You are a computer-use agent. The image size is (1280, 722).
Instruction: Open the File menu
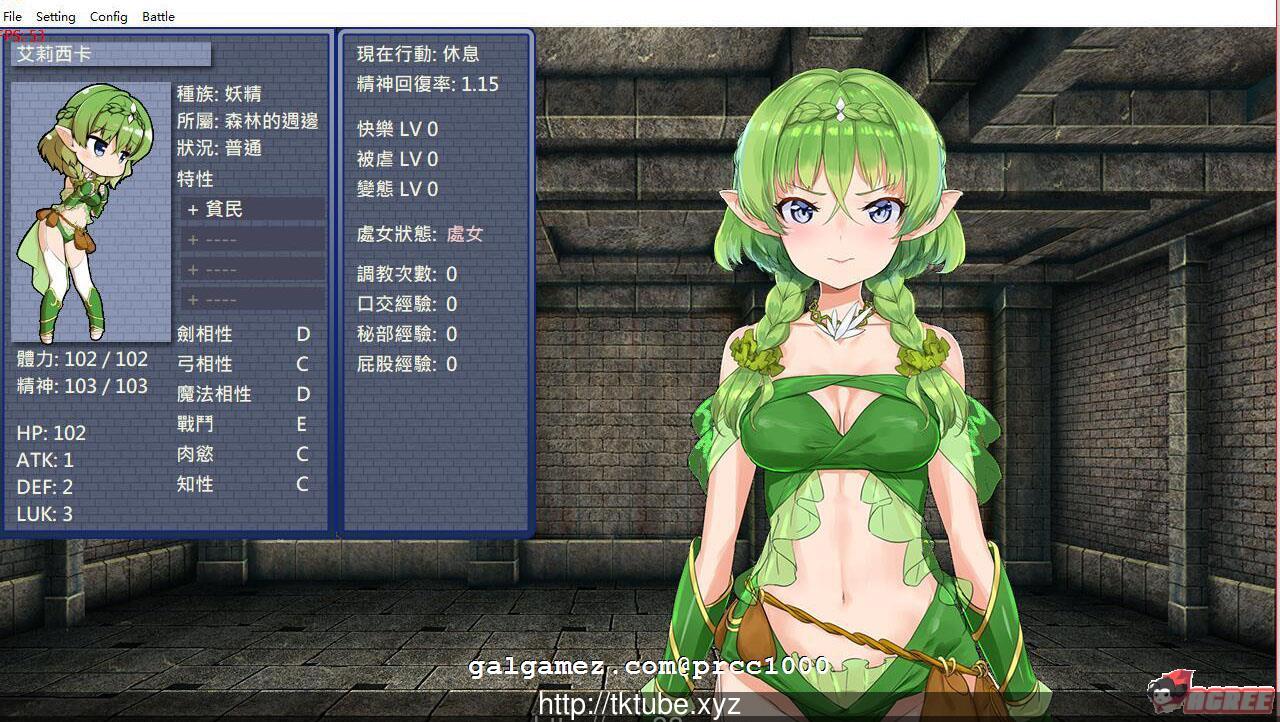[12, 16]
